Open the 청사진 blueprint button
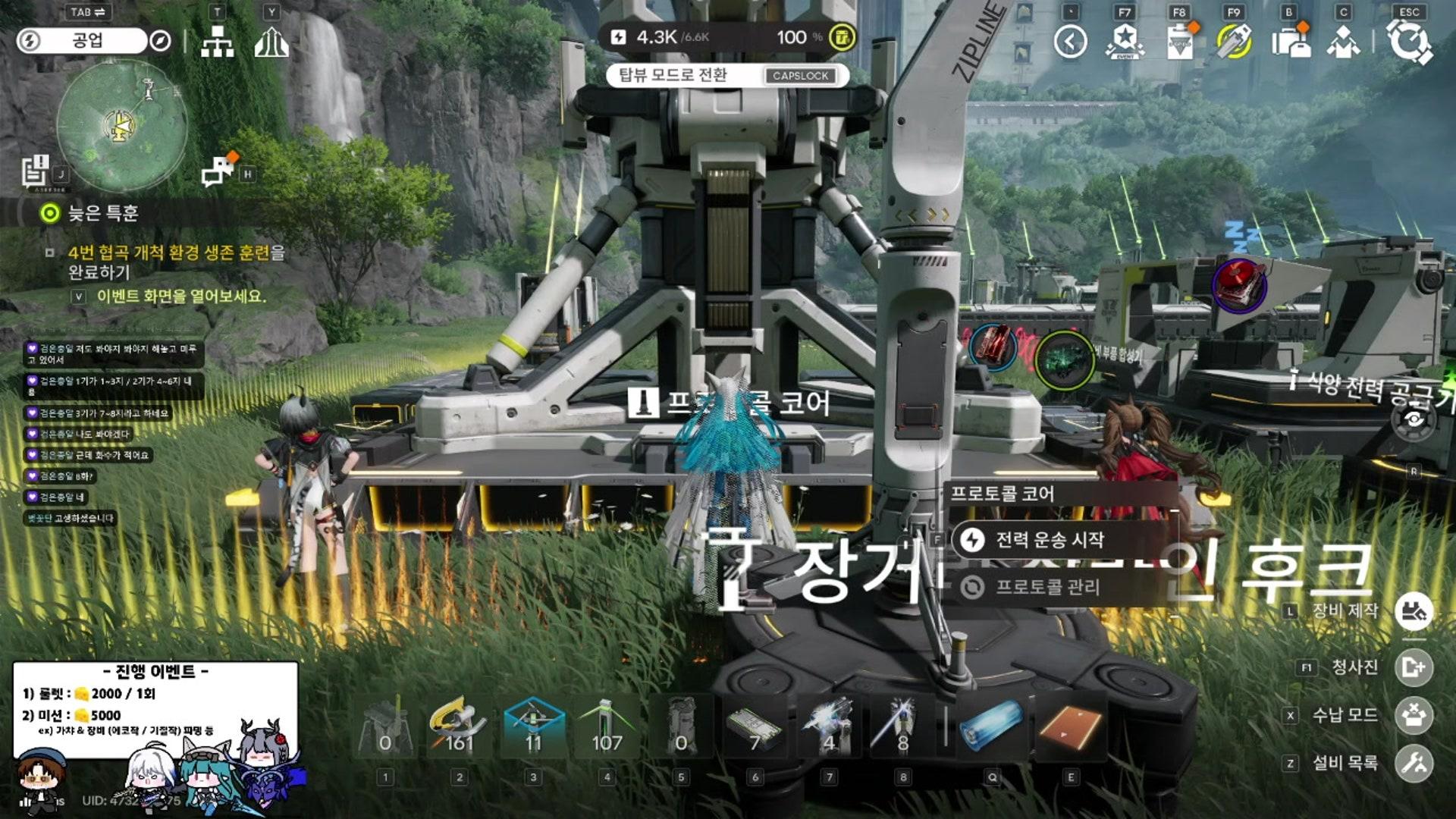 tap(1414, 667)
